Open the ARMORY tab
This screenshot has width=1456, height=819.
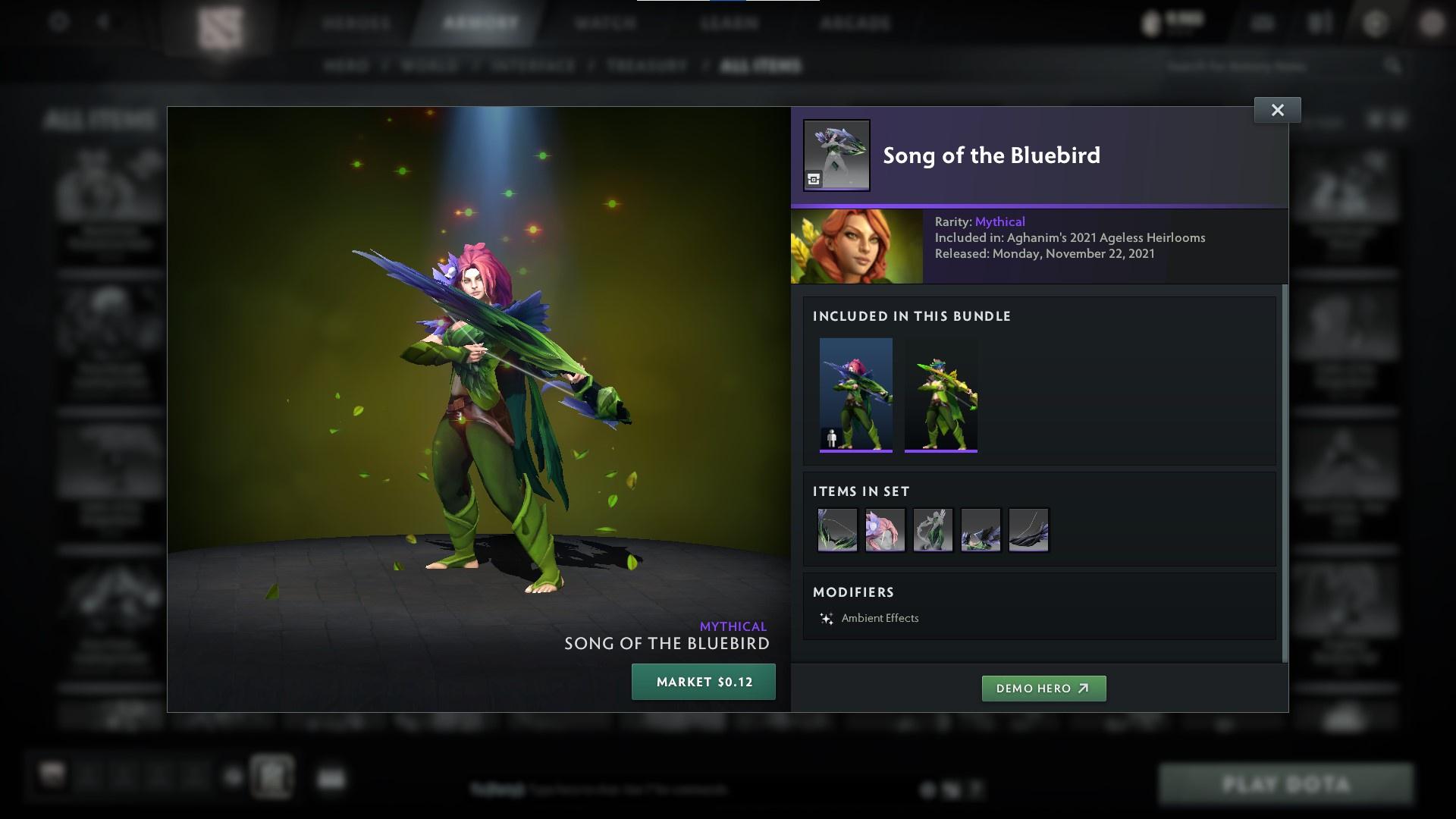(x=478, y=23)
